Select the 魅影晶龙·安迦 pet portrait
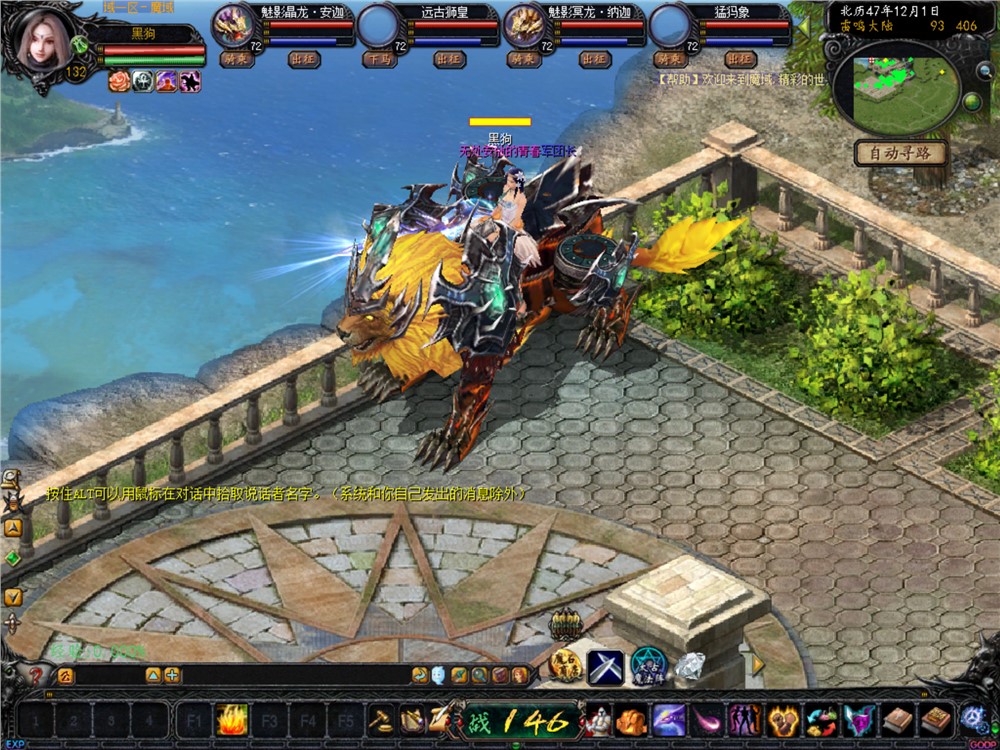Viewport: 1000px width, 750px height. tap(233, 25)
